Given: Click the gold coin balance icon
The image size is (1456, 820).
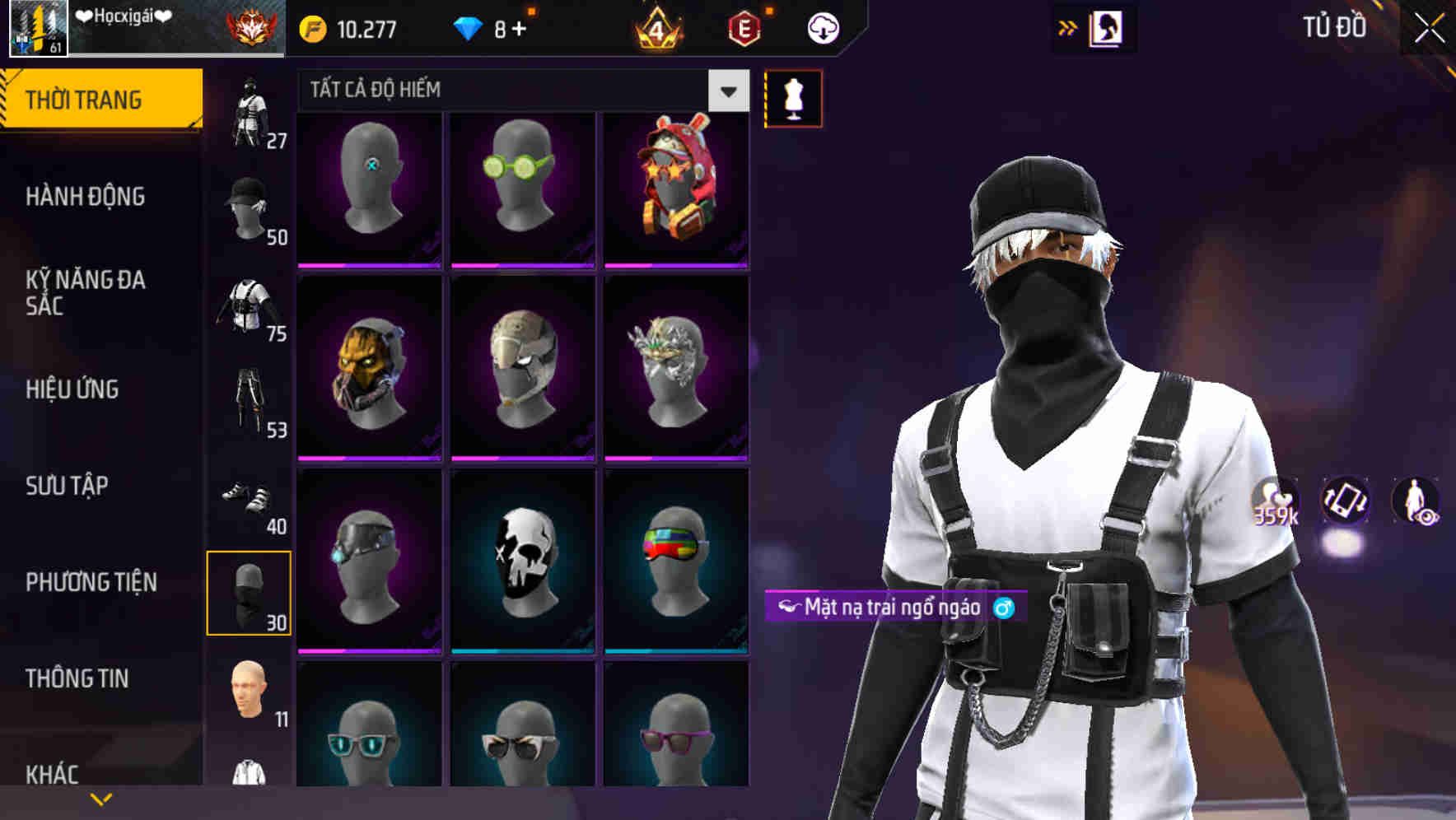Looking at the screenshot, I should (x=311, y=27).
